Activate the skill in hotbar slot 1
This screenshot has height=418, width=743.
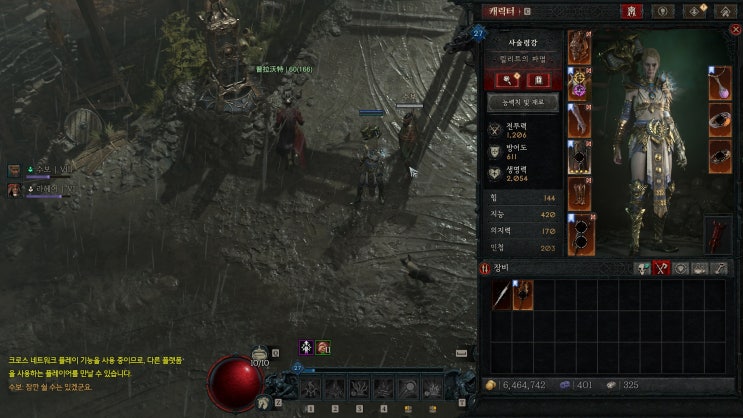311,388
